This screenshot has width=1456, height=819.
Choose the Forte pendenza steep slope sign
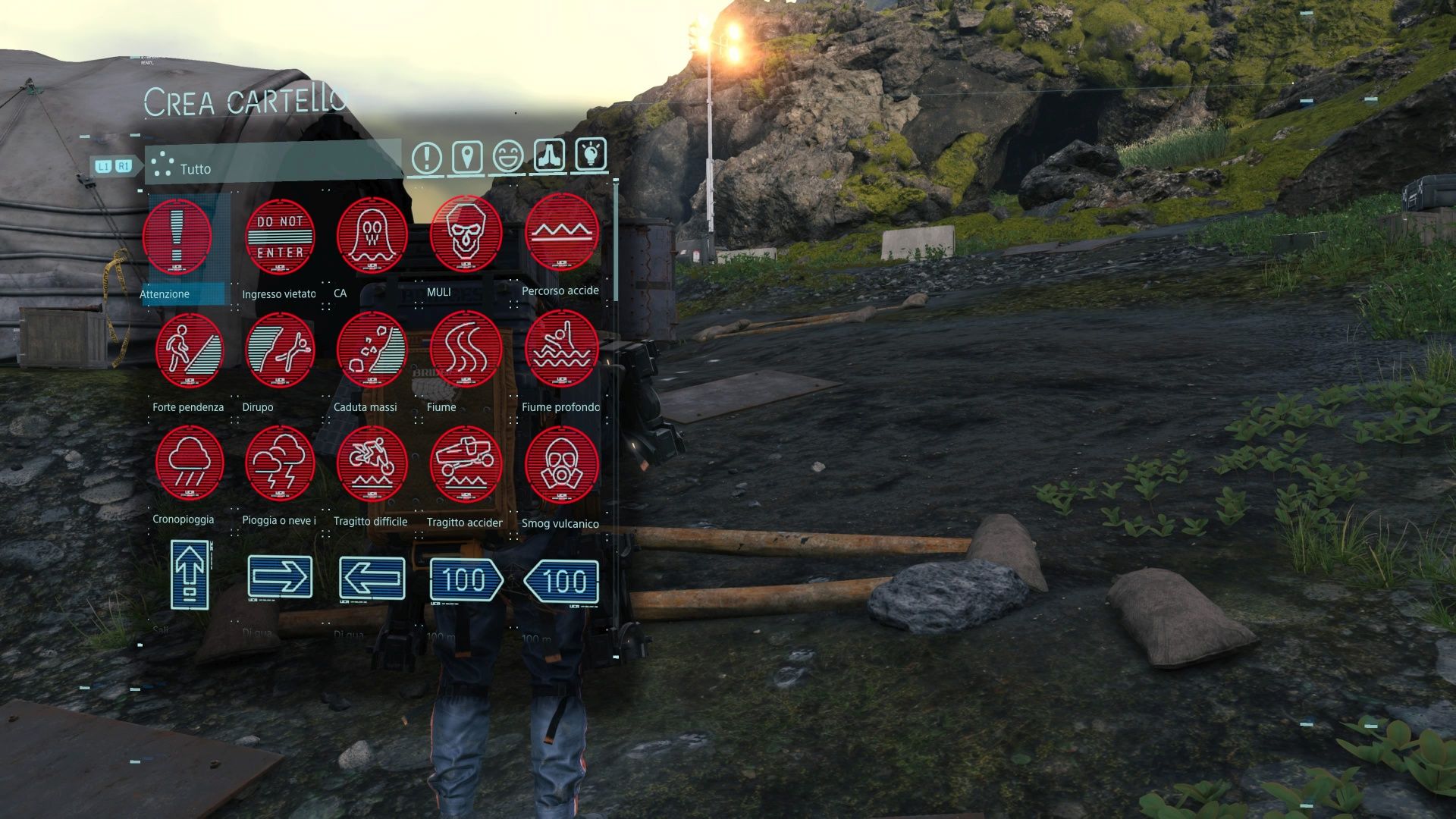(189, 350)
